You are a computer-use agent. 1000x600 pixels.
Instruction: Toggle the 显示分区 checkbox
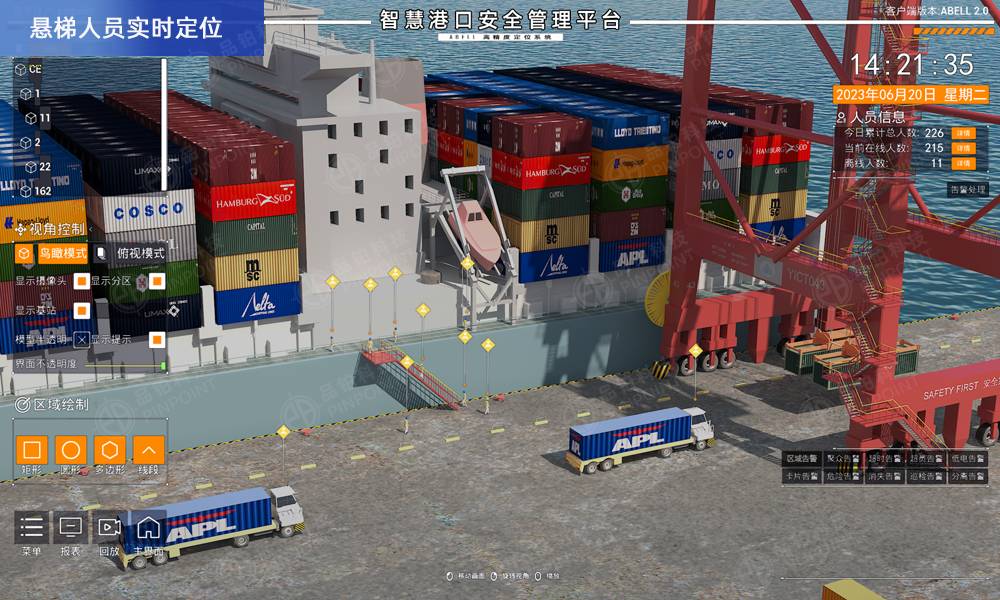point(157,281)
